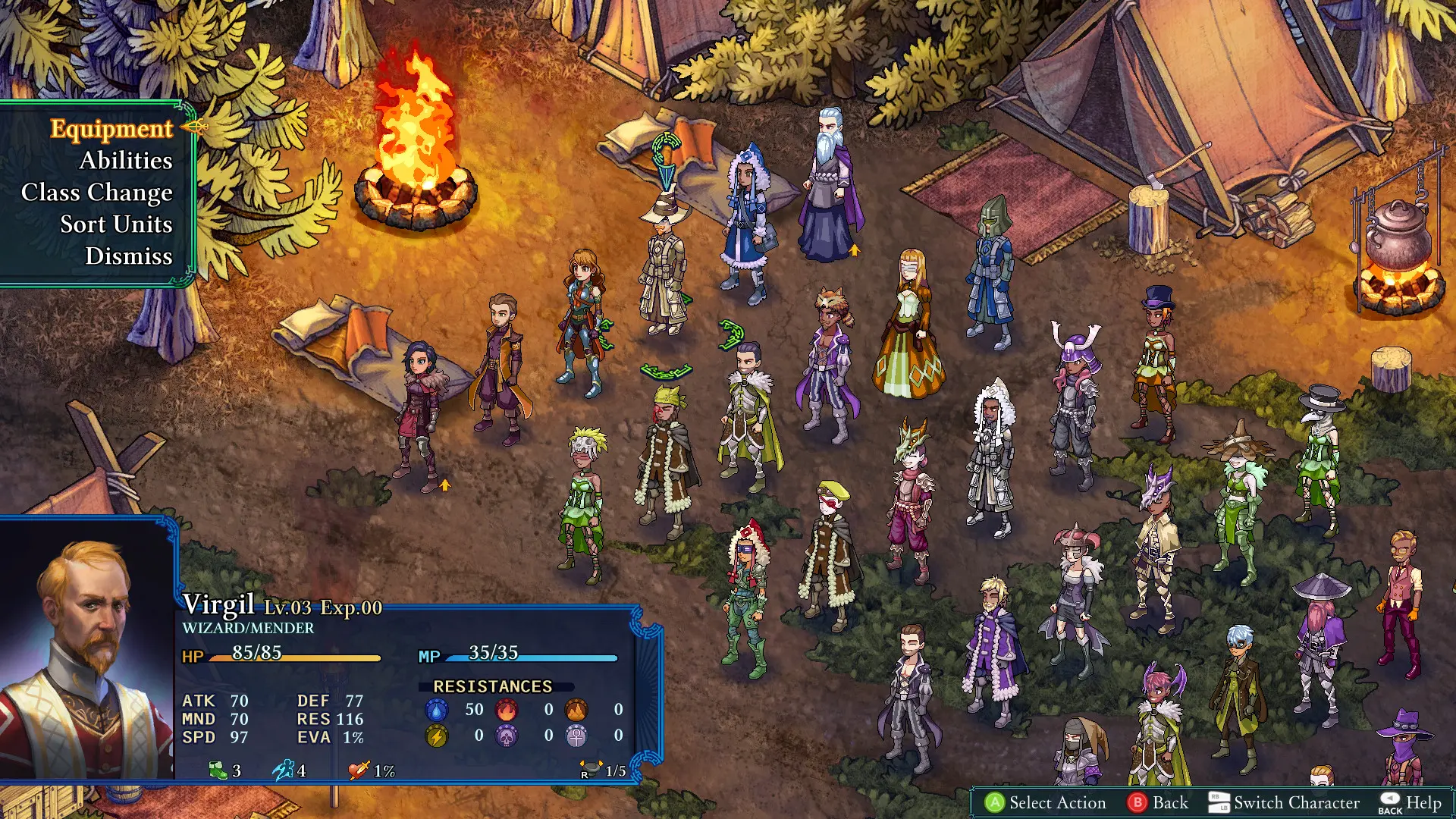1456x819 pixels.
Task: Select Abilities from the camp menu
Action: [126, 161]
